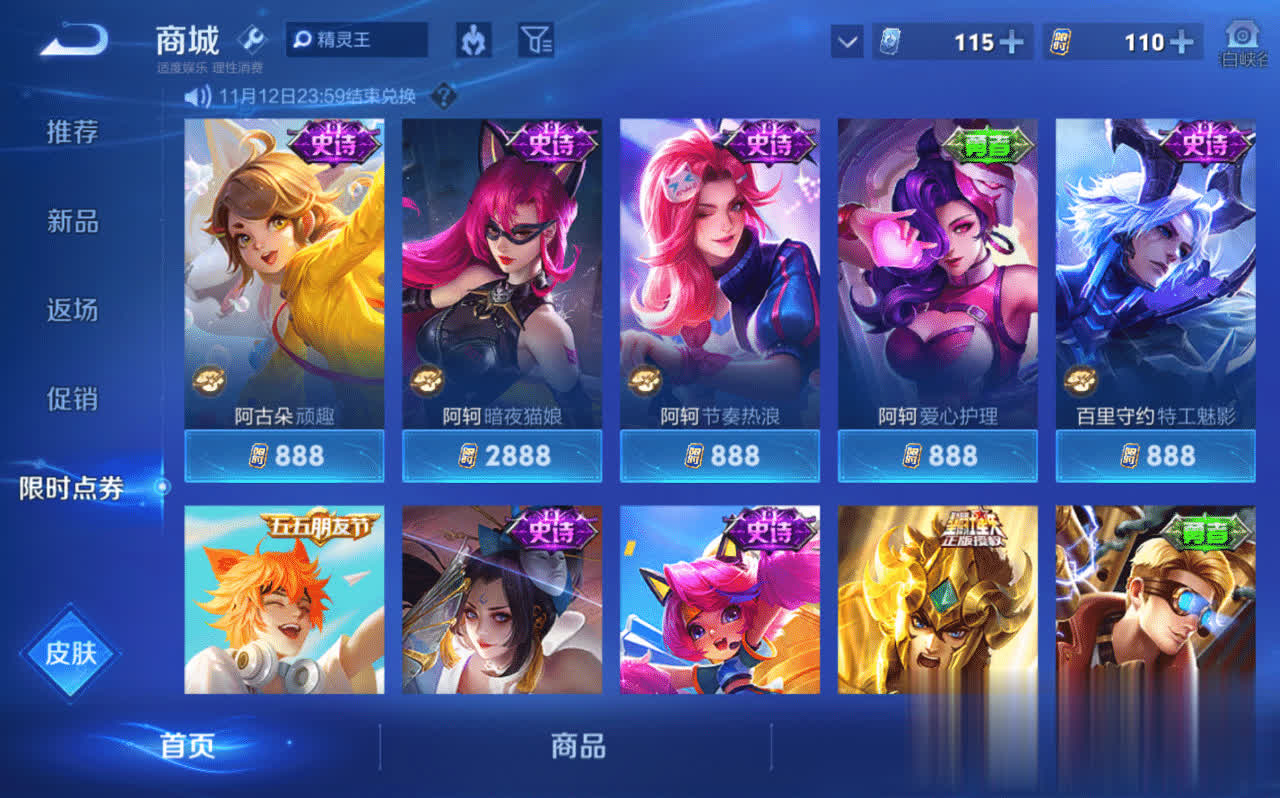Click the 皮肤 diamond button

pos(71,653)
